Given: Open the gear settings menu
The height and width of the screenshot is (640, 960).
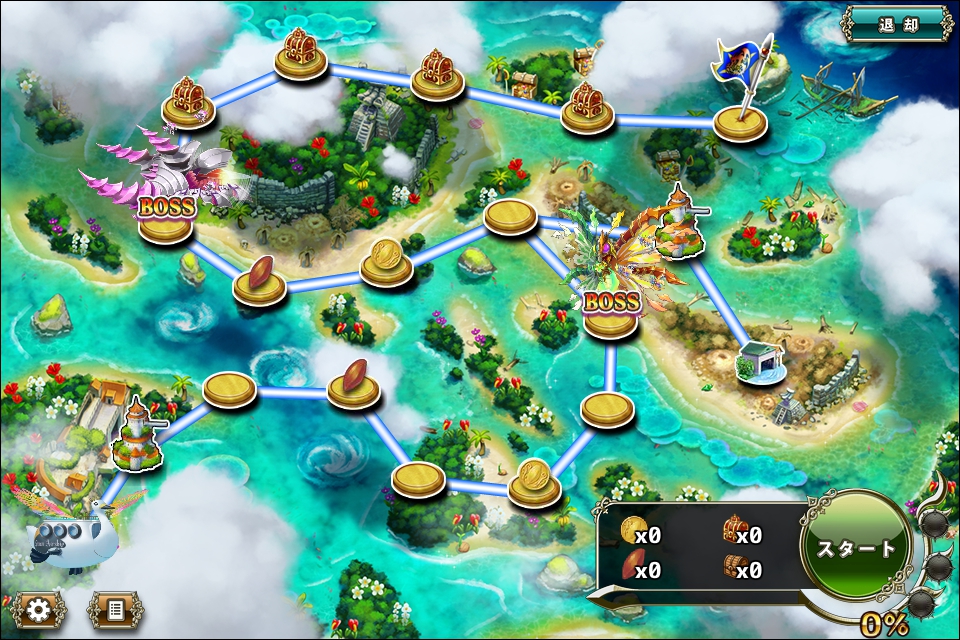Looking at the screenshot, I should [40, 609].
